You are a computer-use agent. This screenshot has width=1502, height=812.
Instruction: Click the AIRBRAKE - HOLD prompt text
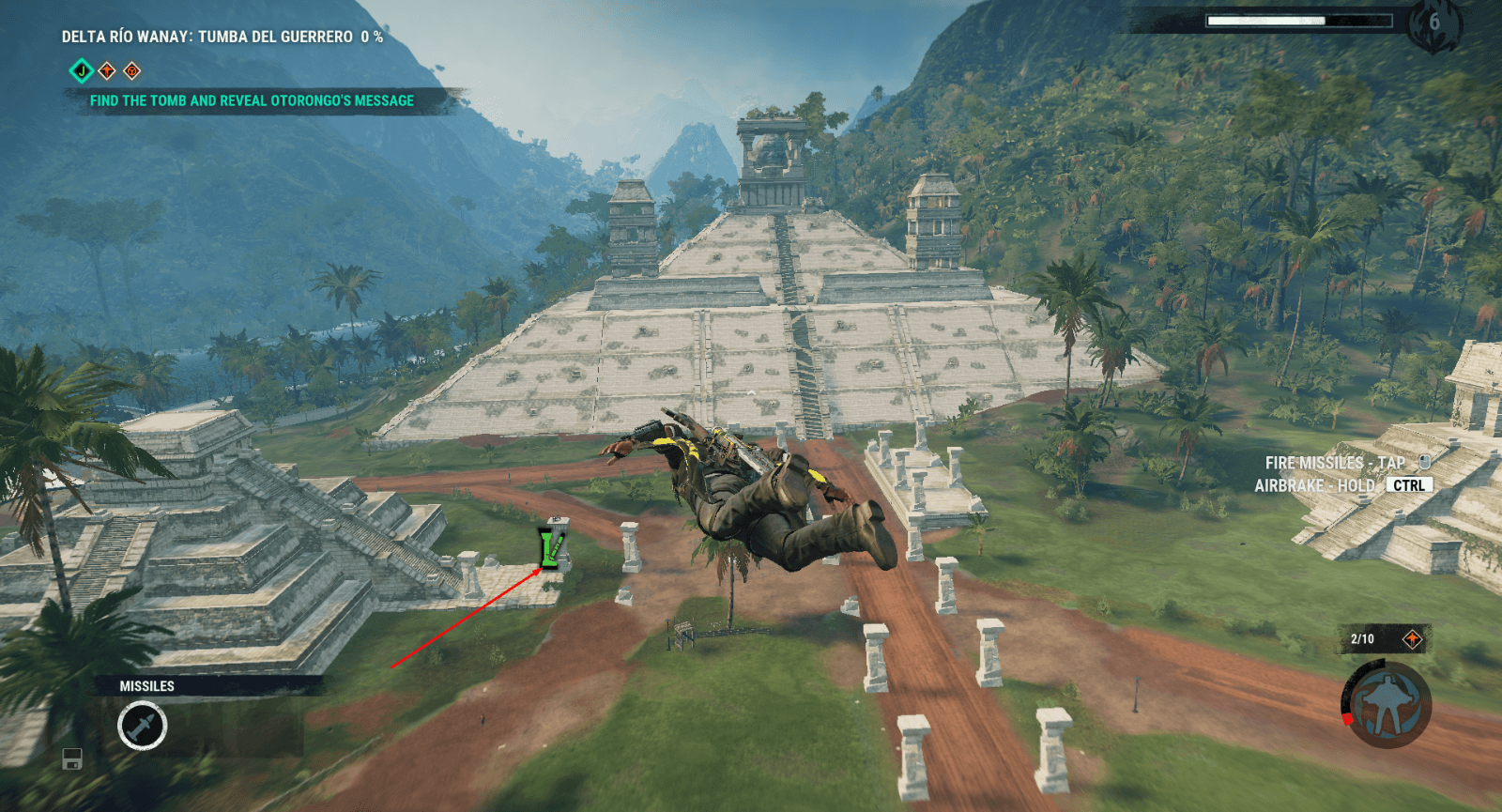click(1314, 484)
